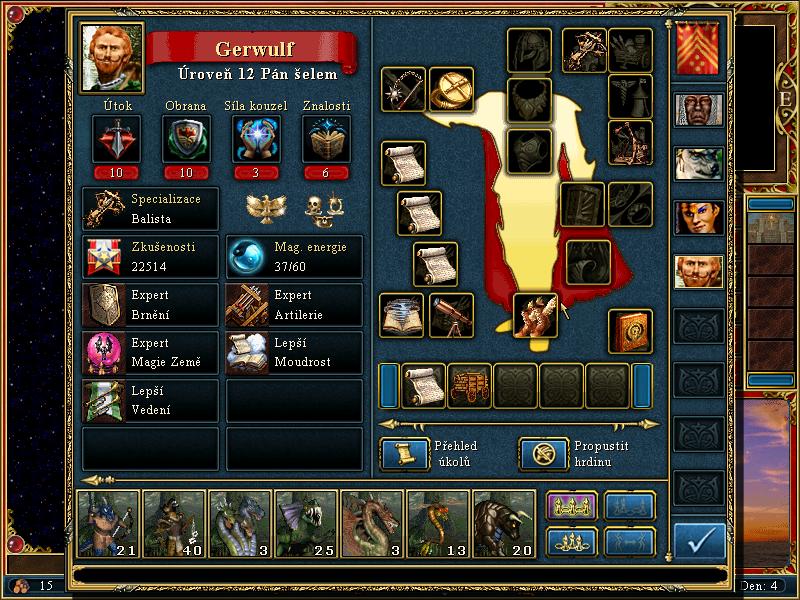
Task: Open the spell book artifact
Action: tap(631, 332)
